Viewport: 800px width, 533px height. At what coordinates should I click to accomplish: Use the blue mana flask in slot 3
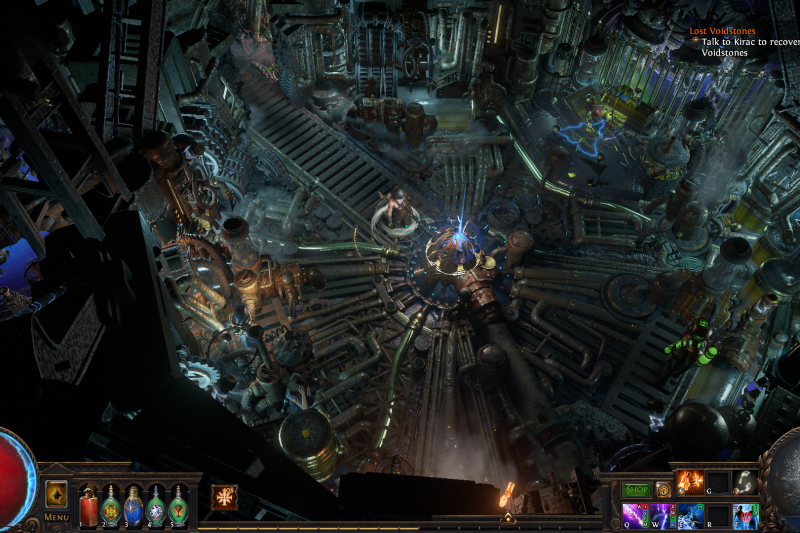(133, 505)
